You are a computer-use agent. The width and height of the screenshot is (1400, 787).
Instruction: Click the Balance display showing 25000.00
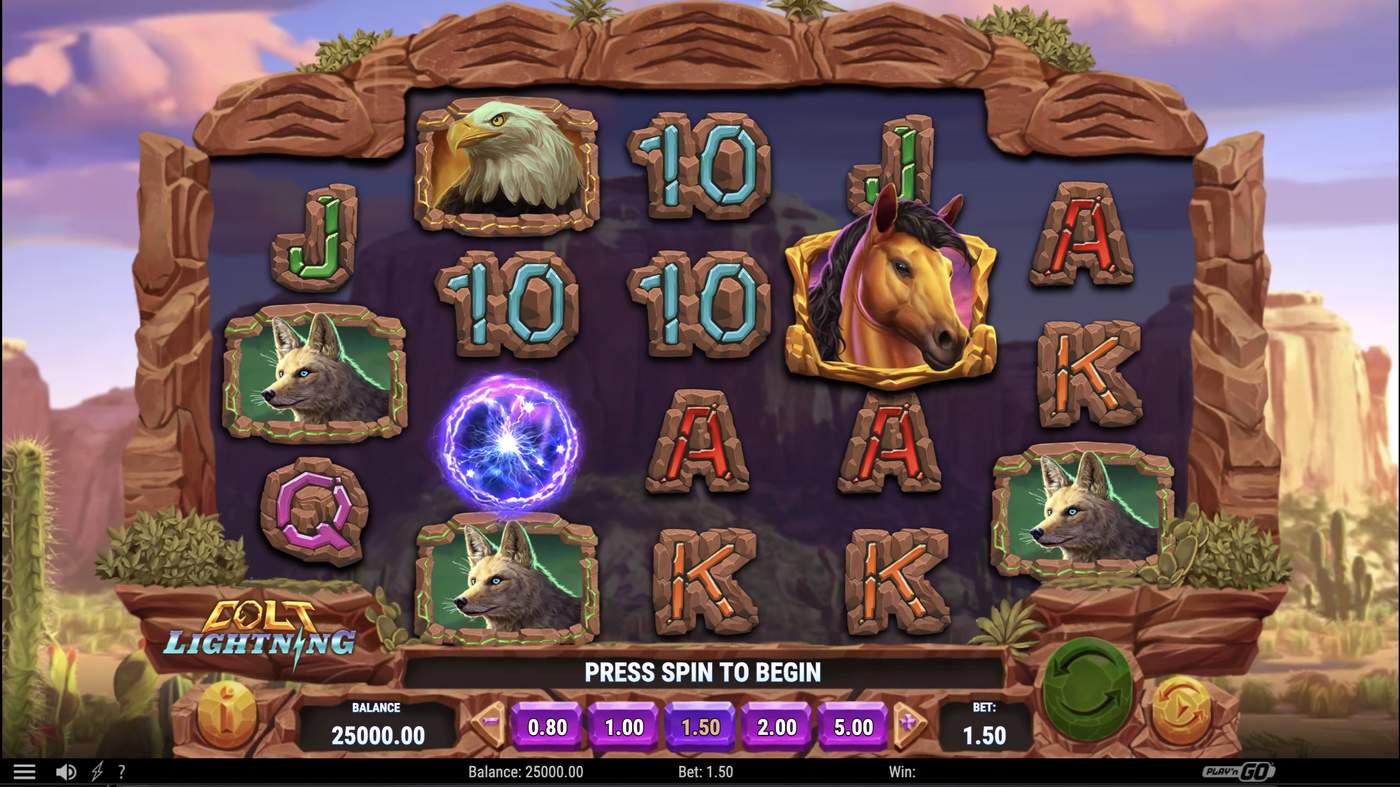click(375, 725)
